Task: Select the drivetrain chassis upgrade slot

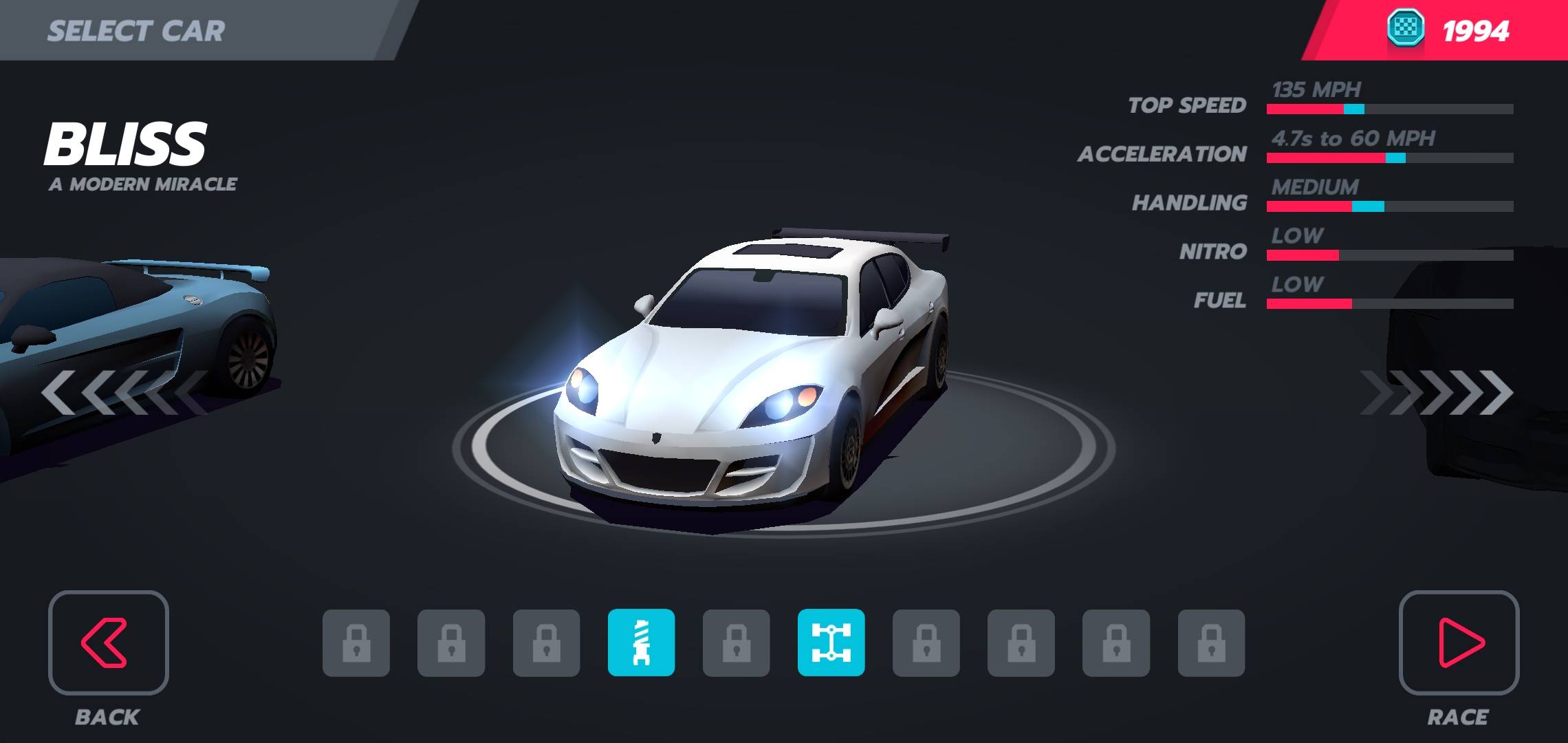Action: coord(831,643)
